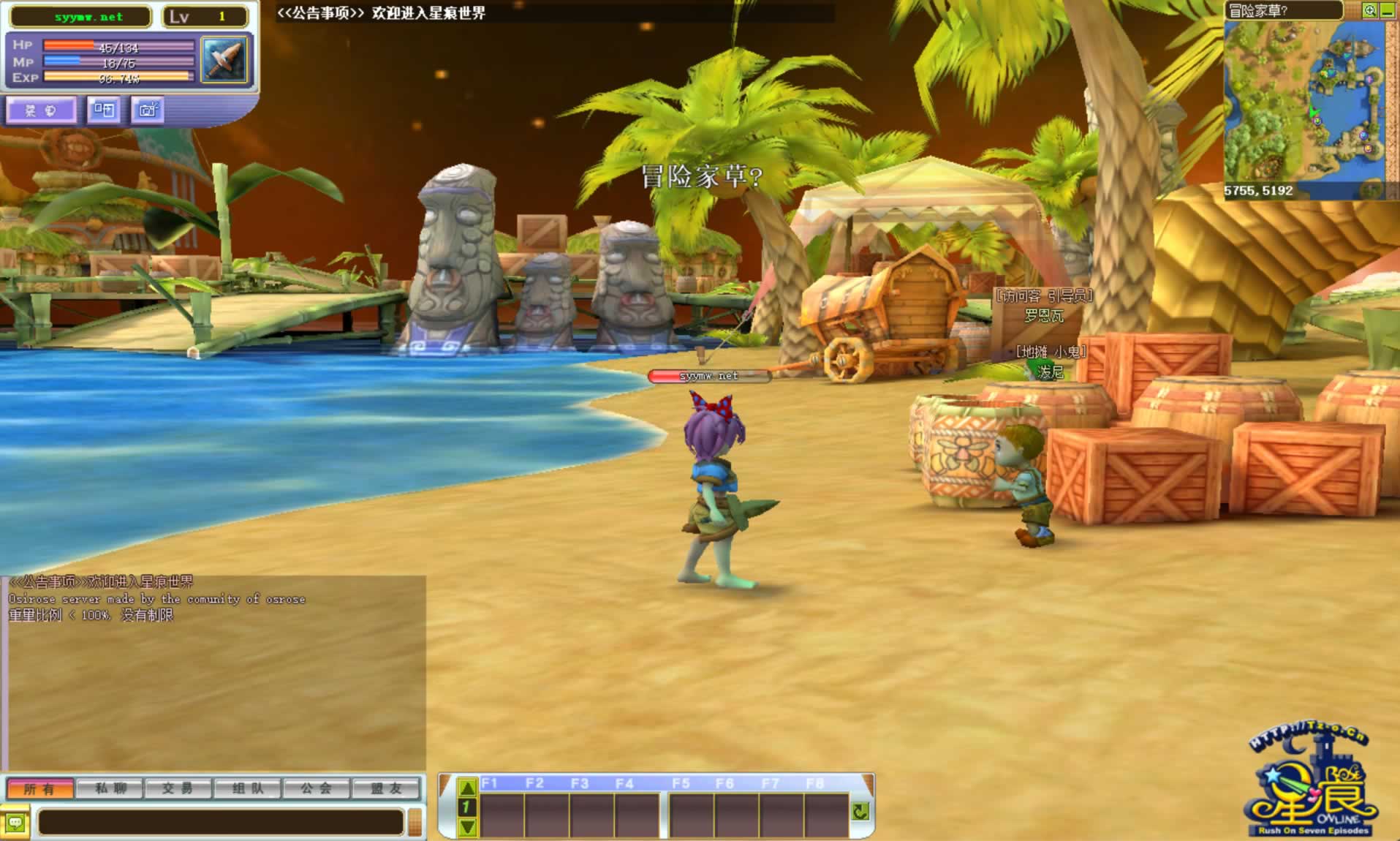
Task: Switch to the 所有 all-chat tab
Action: (x=39, y=788)
